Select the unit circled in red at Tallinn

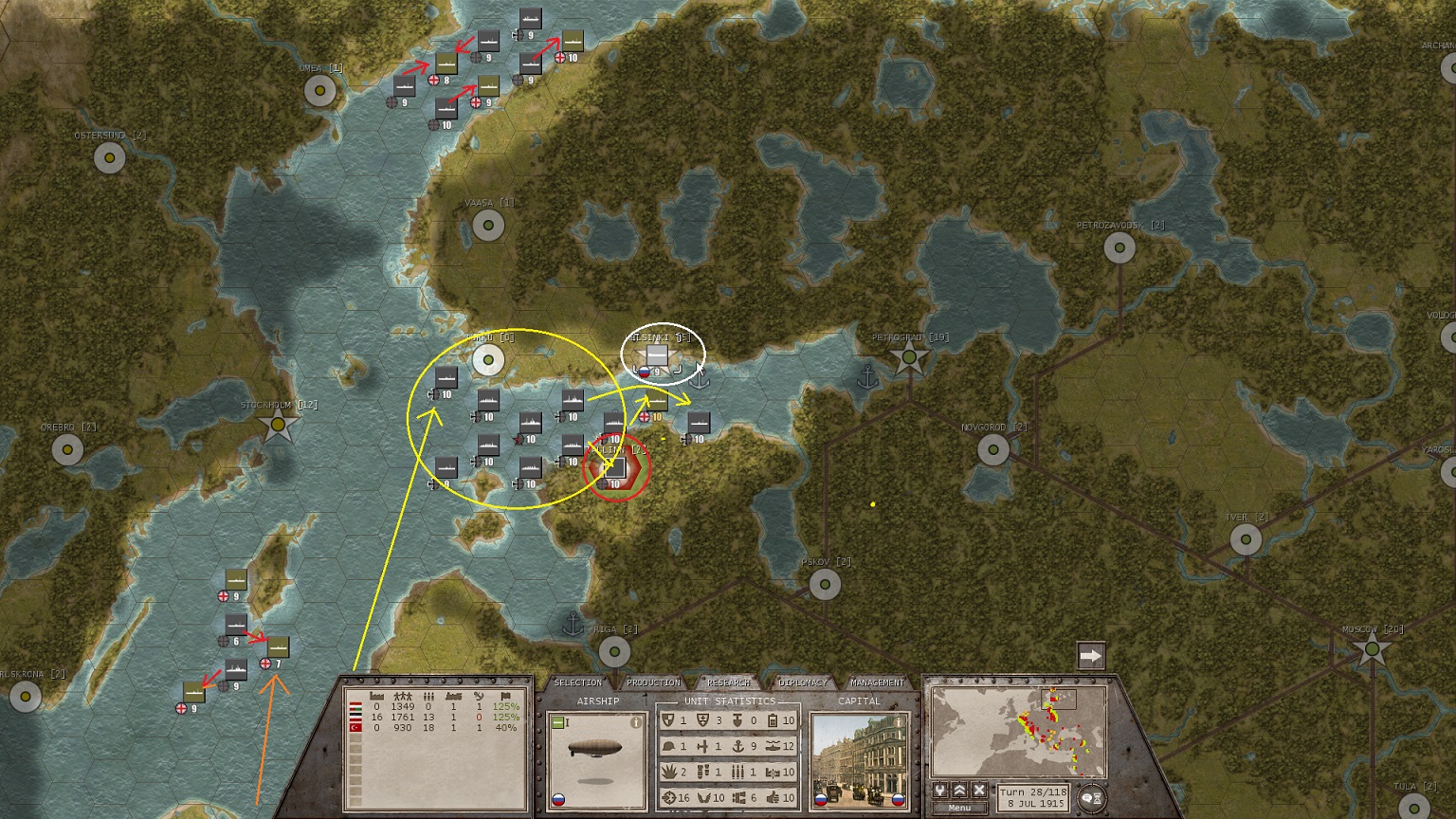tap(615, 467)
